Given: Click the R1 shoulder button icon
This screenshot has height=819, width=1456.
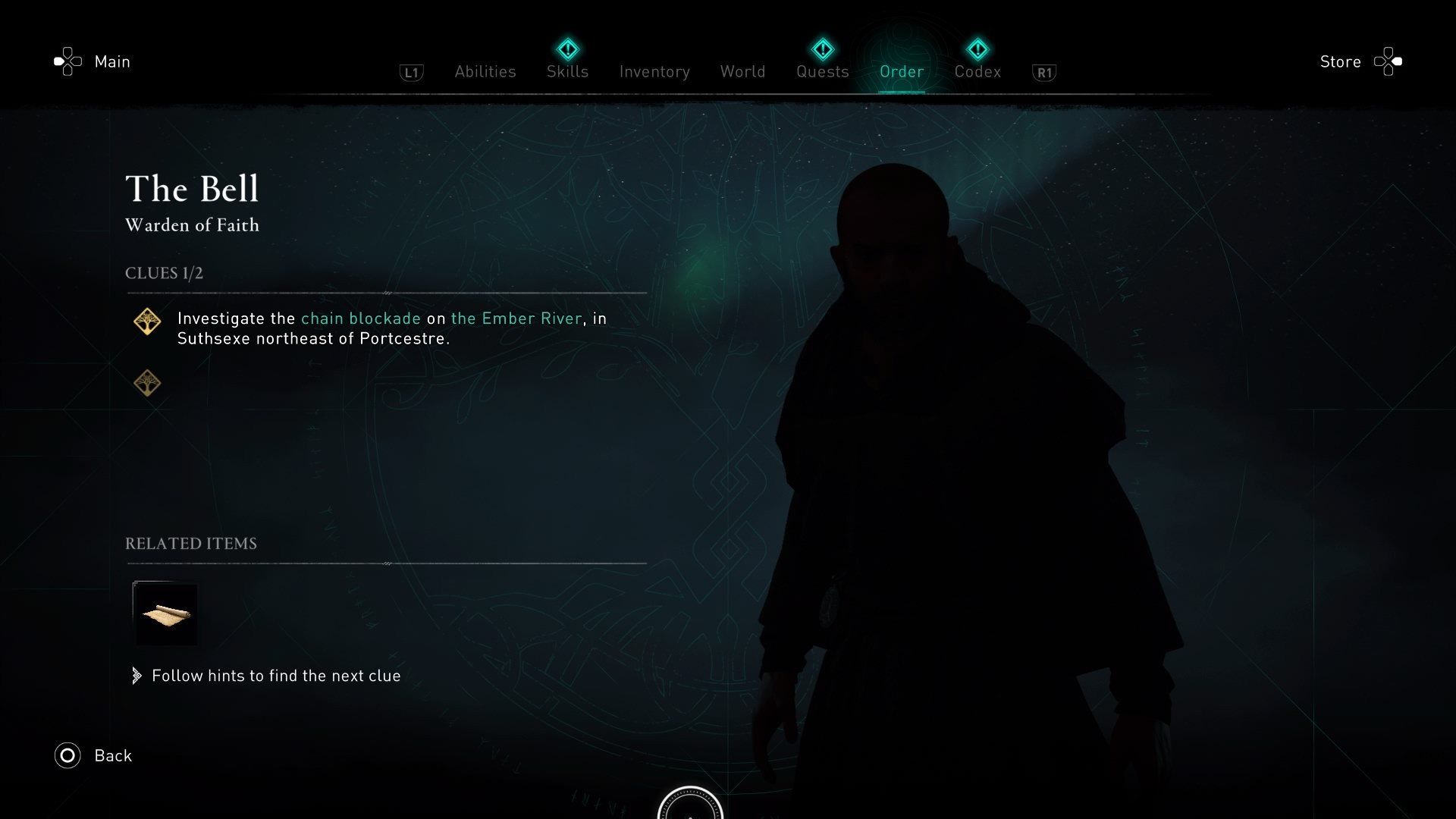Looking at the screenshot, I should [x=1044, y=72].
